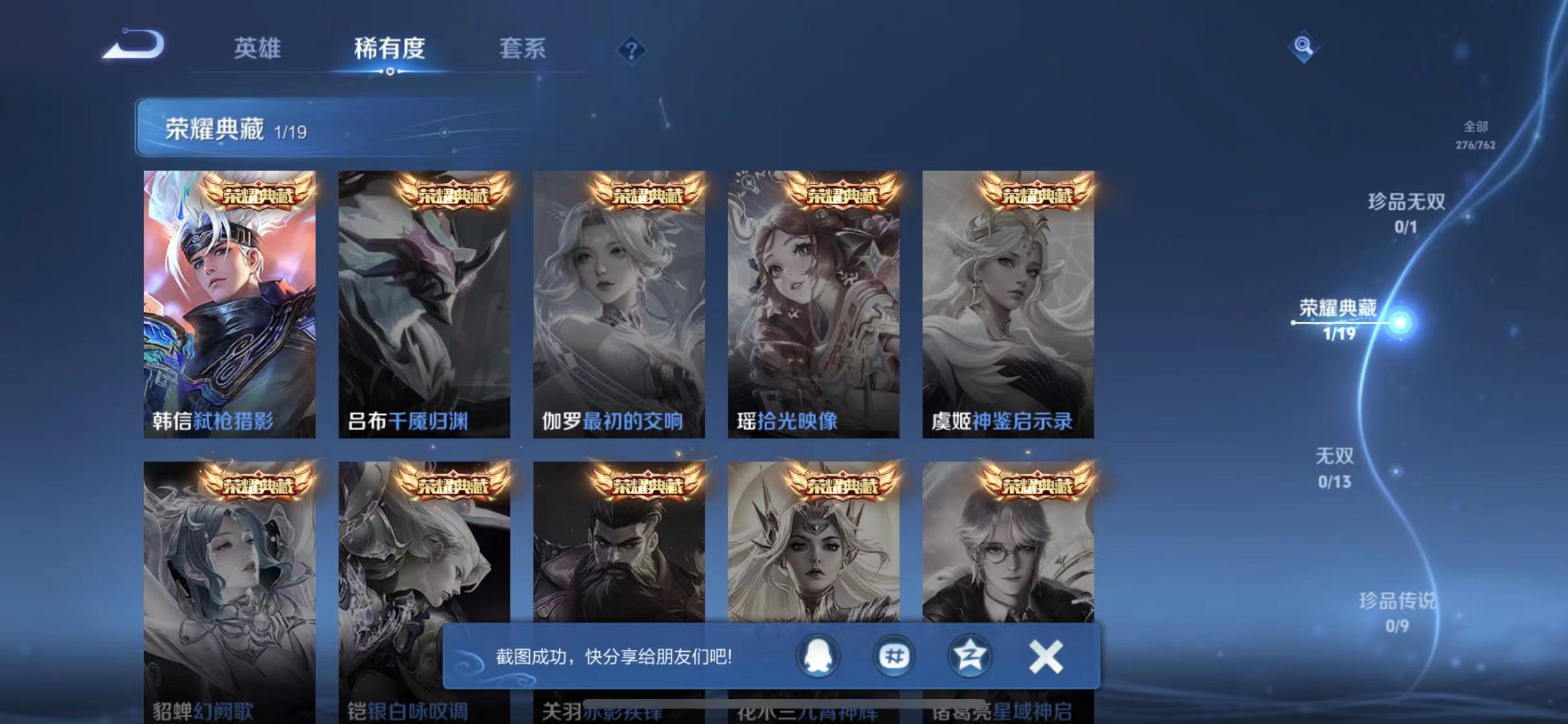This screenshot has width=1568, height=724.
Task: Open the 韩信弑枪猎影 skin card
Action: click(x=230, y=302)
